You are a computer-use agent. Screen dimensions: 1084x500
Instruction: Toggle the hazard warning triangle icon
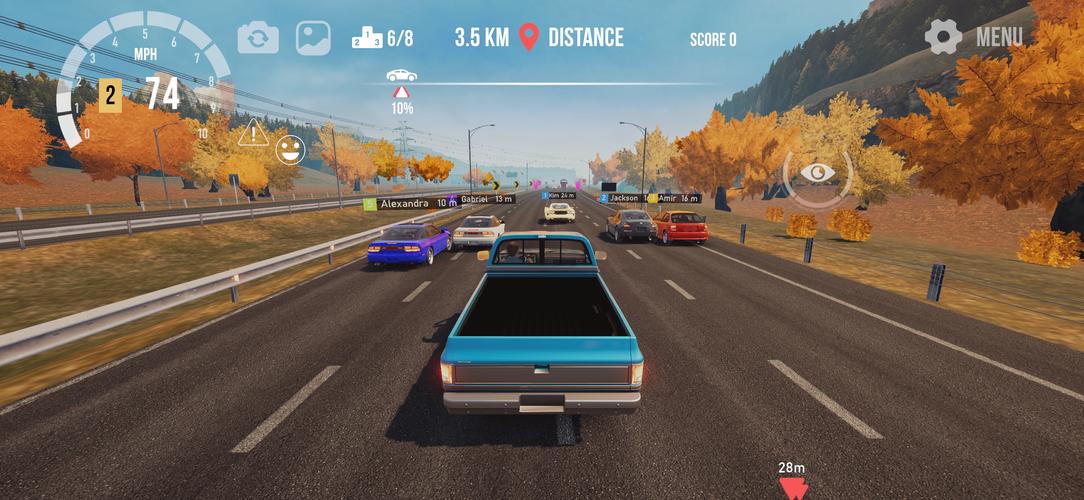[x=253, y=130]
